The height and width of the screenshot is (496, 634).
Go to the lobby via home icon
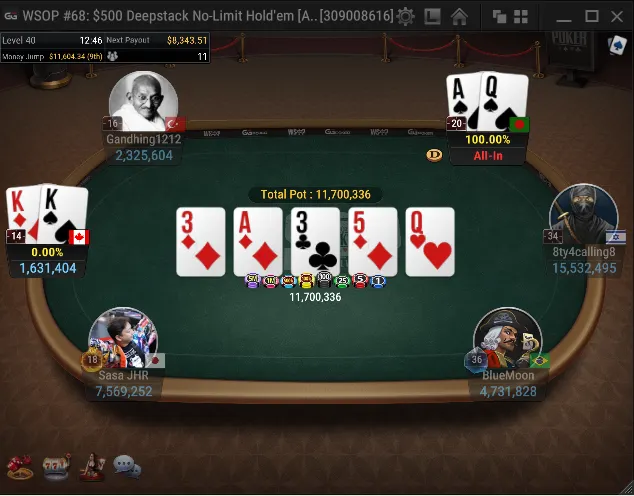pos(459,16)
